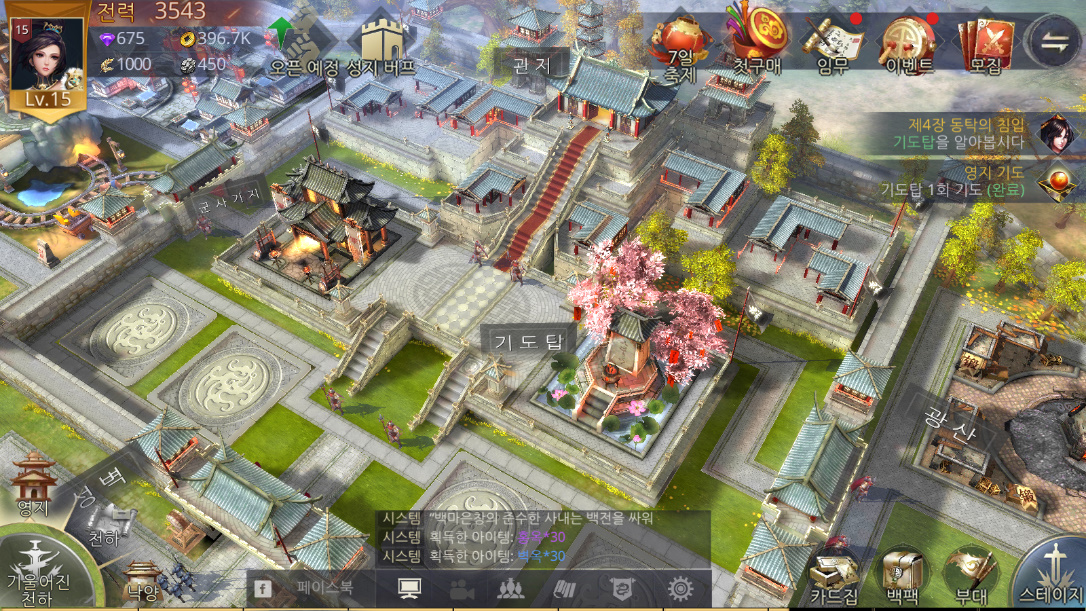Go to the 영지 territory view
Screen dimensions: 1086x611
34,487
